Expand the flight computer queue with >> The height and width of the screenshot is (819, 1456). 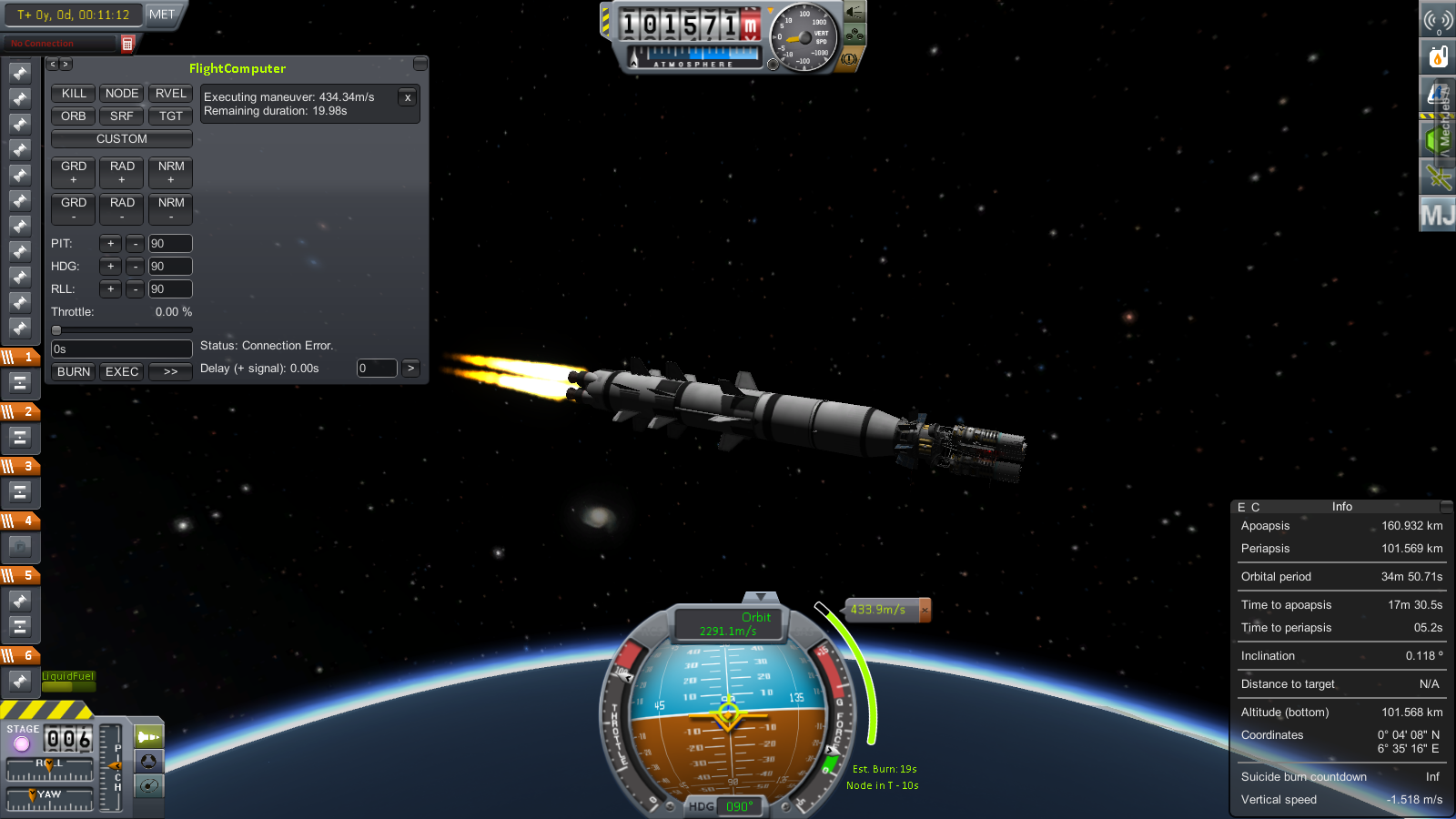(x=170, y=372)
